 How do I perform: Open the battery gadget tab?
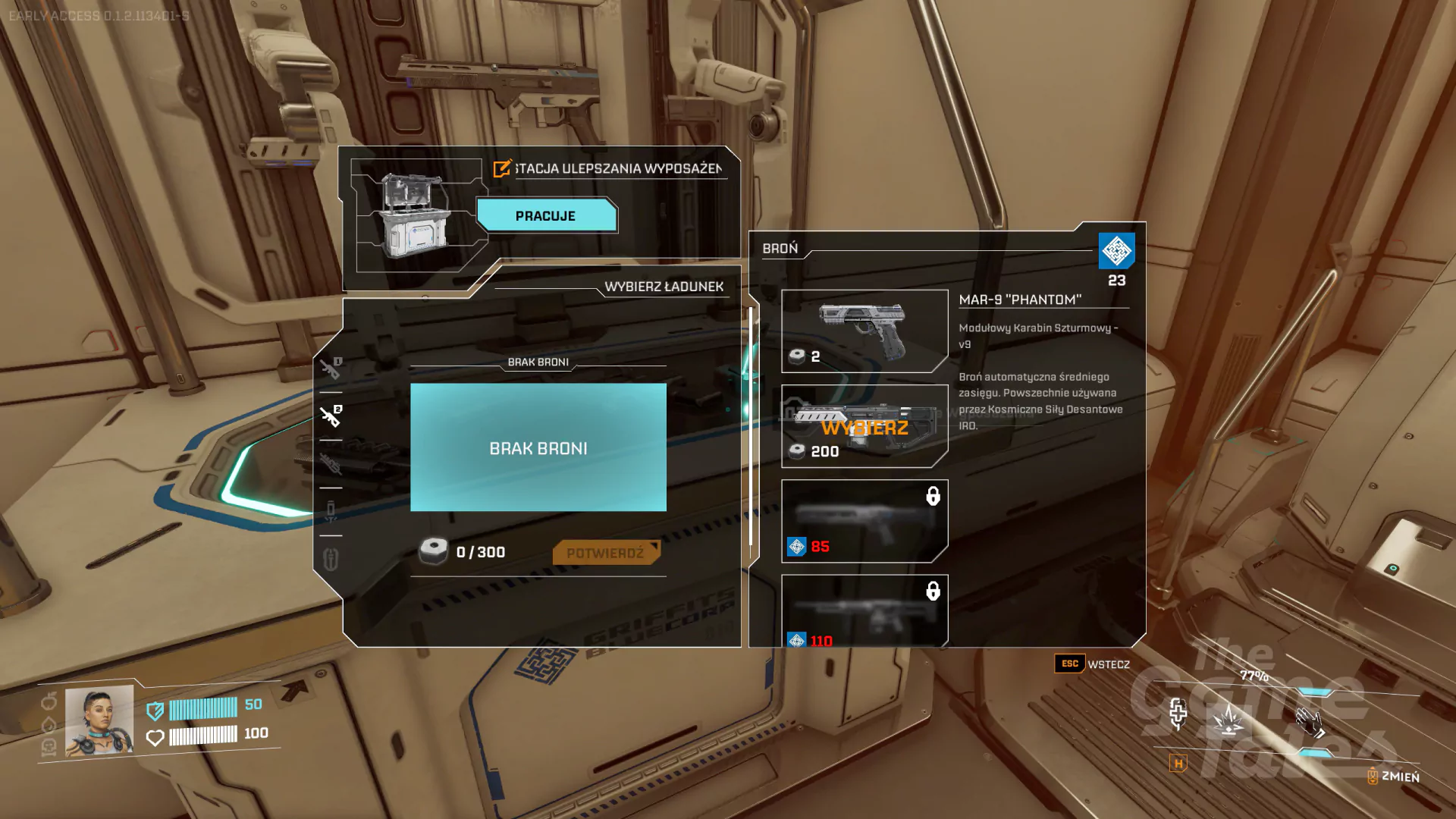pyautogui.click(x=331, y=511)
